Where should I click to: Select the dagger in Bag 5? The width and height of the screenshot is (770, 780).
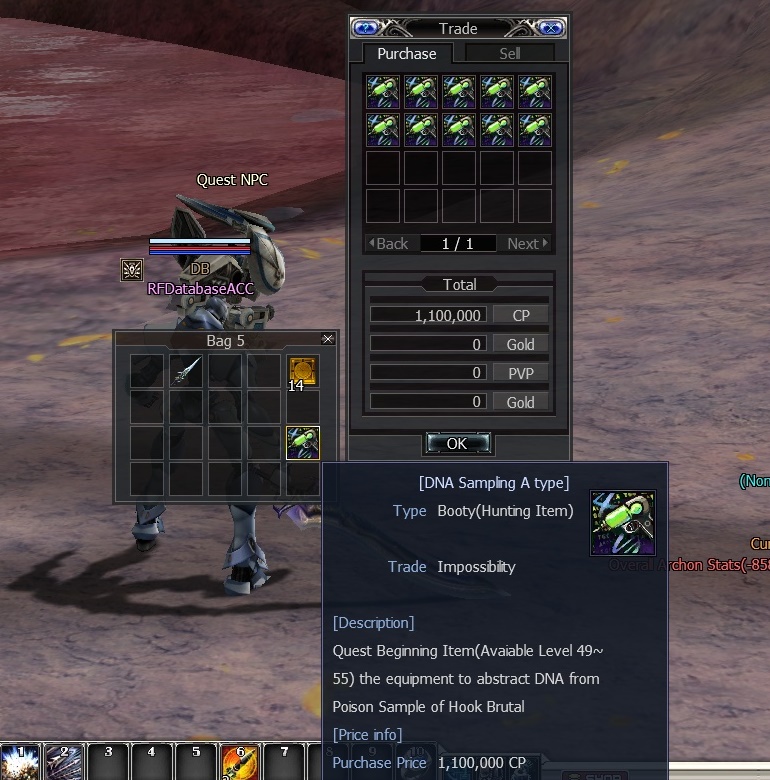(x=186, y=371)
